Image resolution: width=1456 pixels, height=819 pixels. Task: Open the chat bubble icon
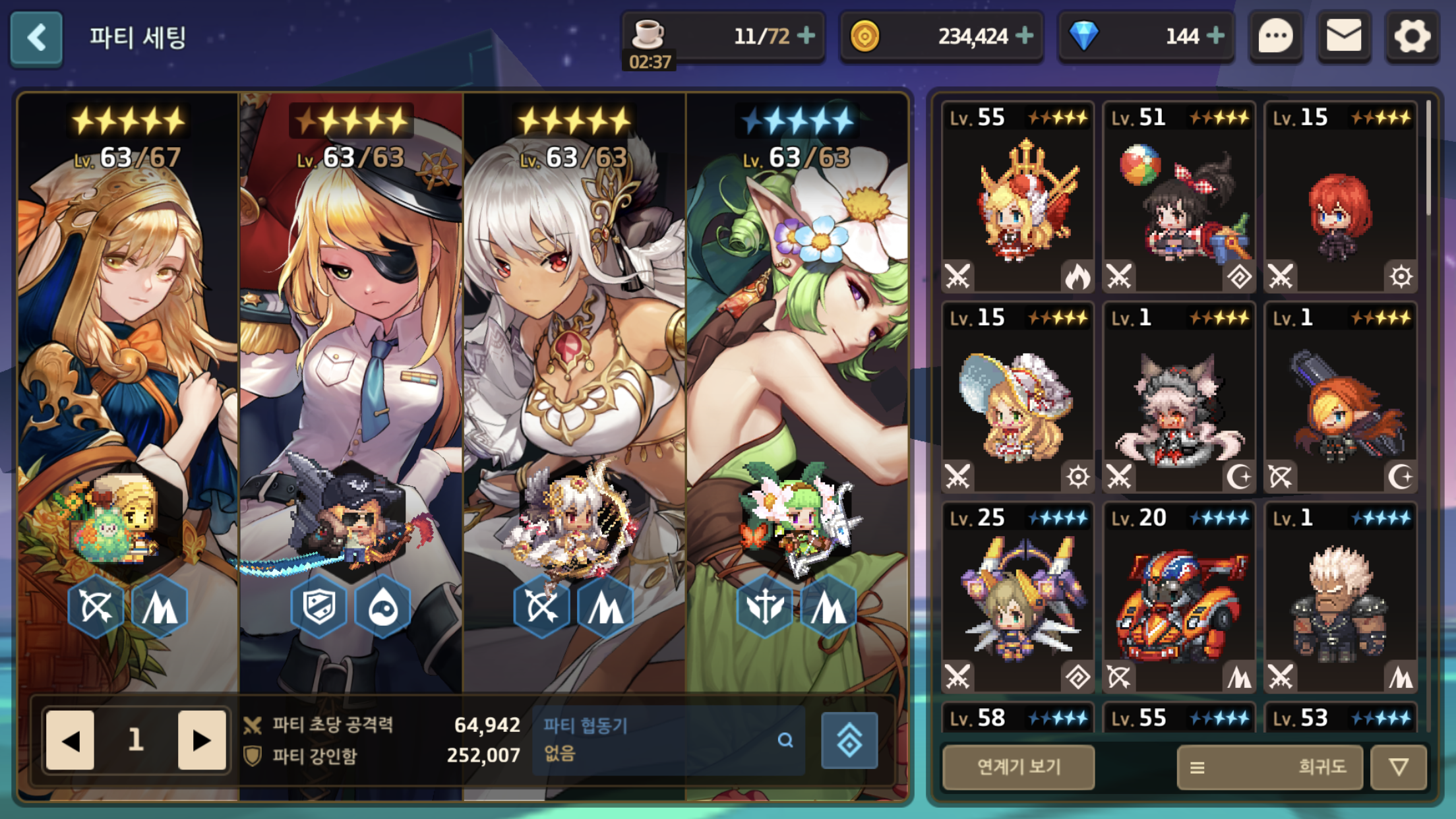pyautogui.click(x=1275, y=37)
